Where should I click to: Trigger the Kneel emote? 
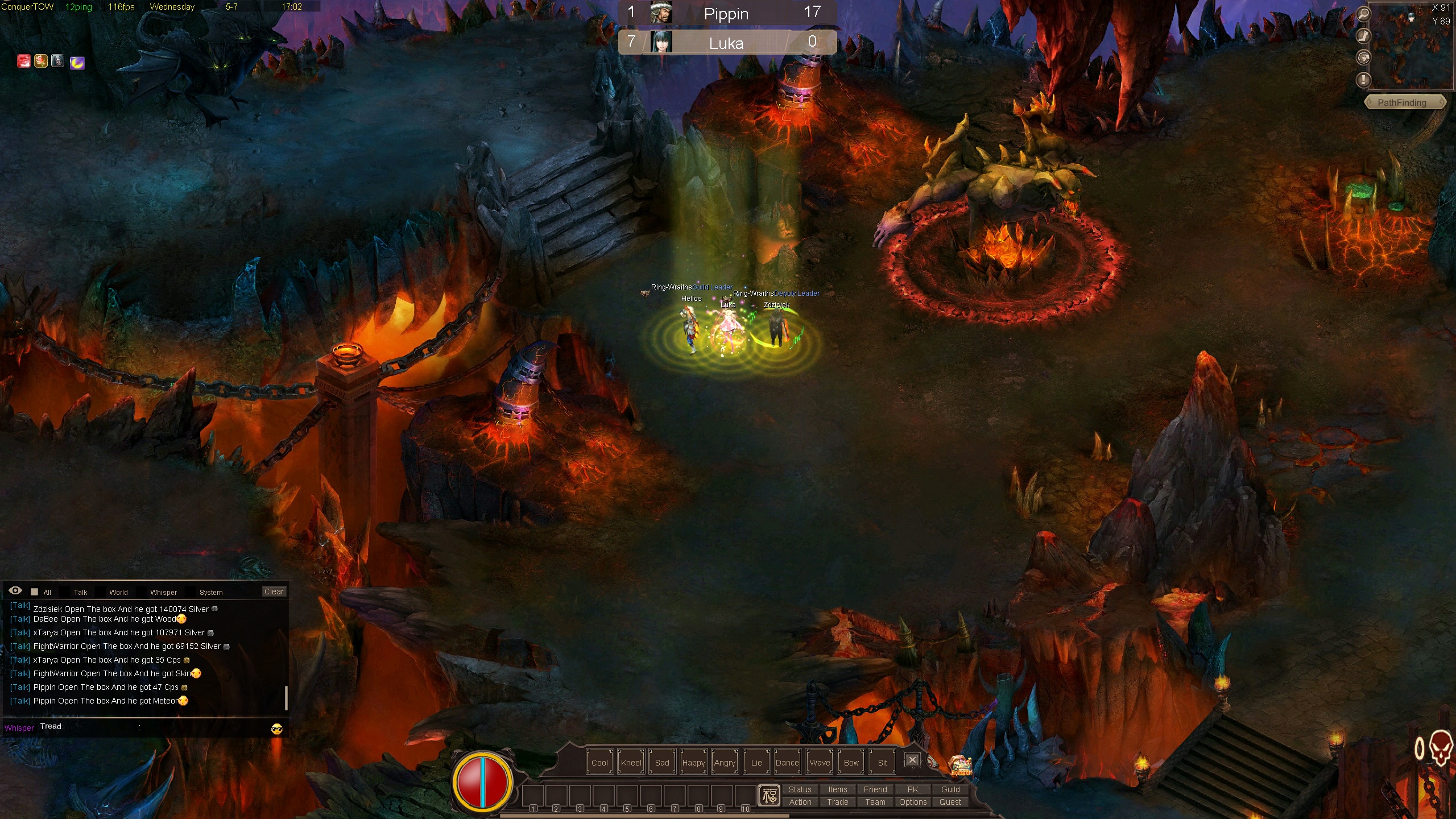631,763
